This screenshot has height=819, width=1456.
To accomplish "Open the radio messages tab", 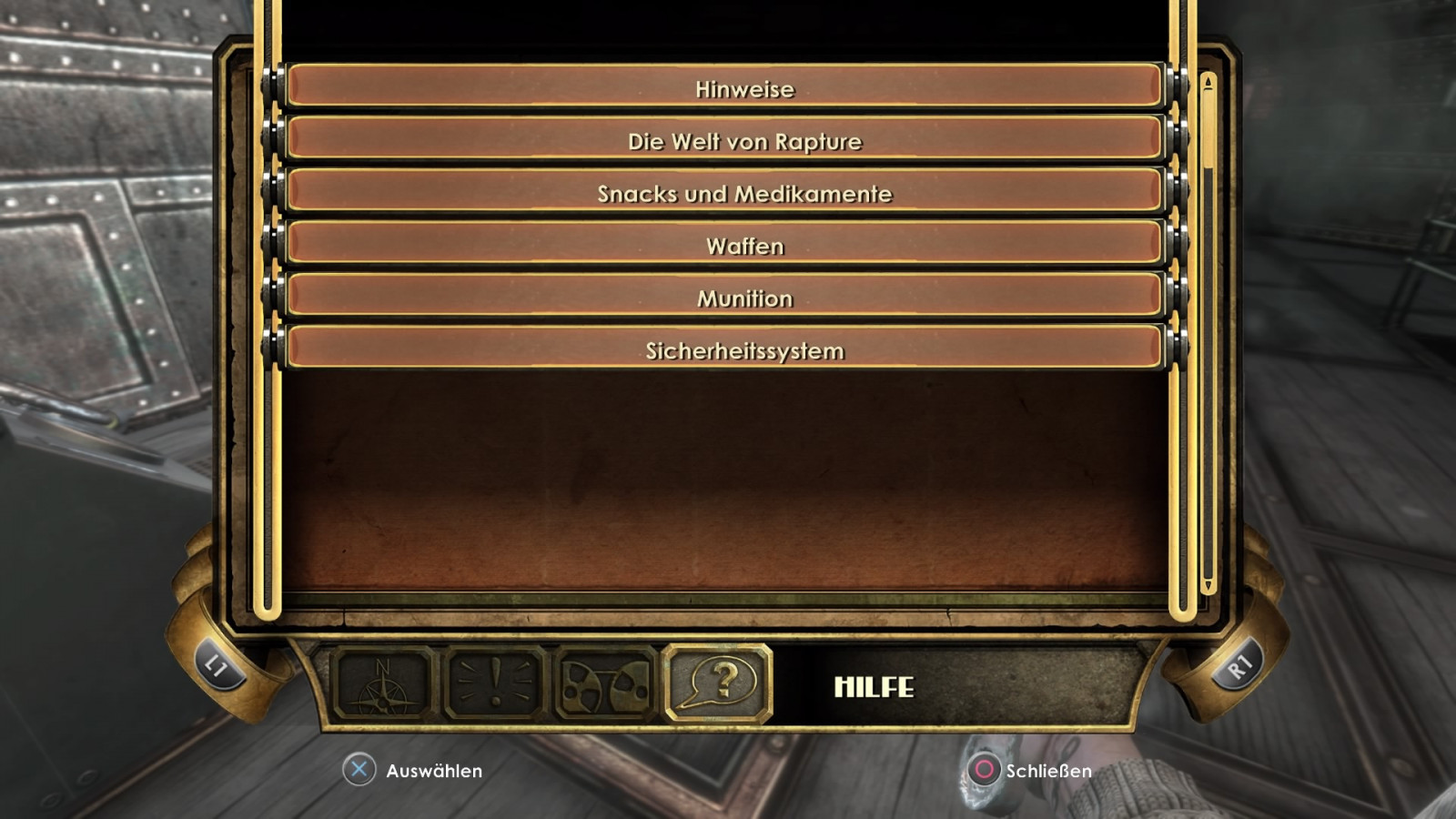I will (x=606, y=684).
